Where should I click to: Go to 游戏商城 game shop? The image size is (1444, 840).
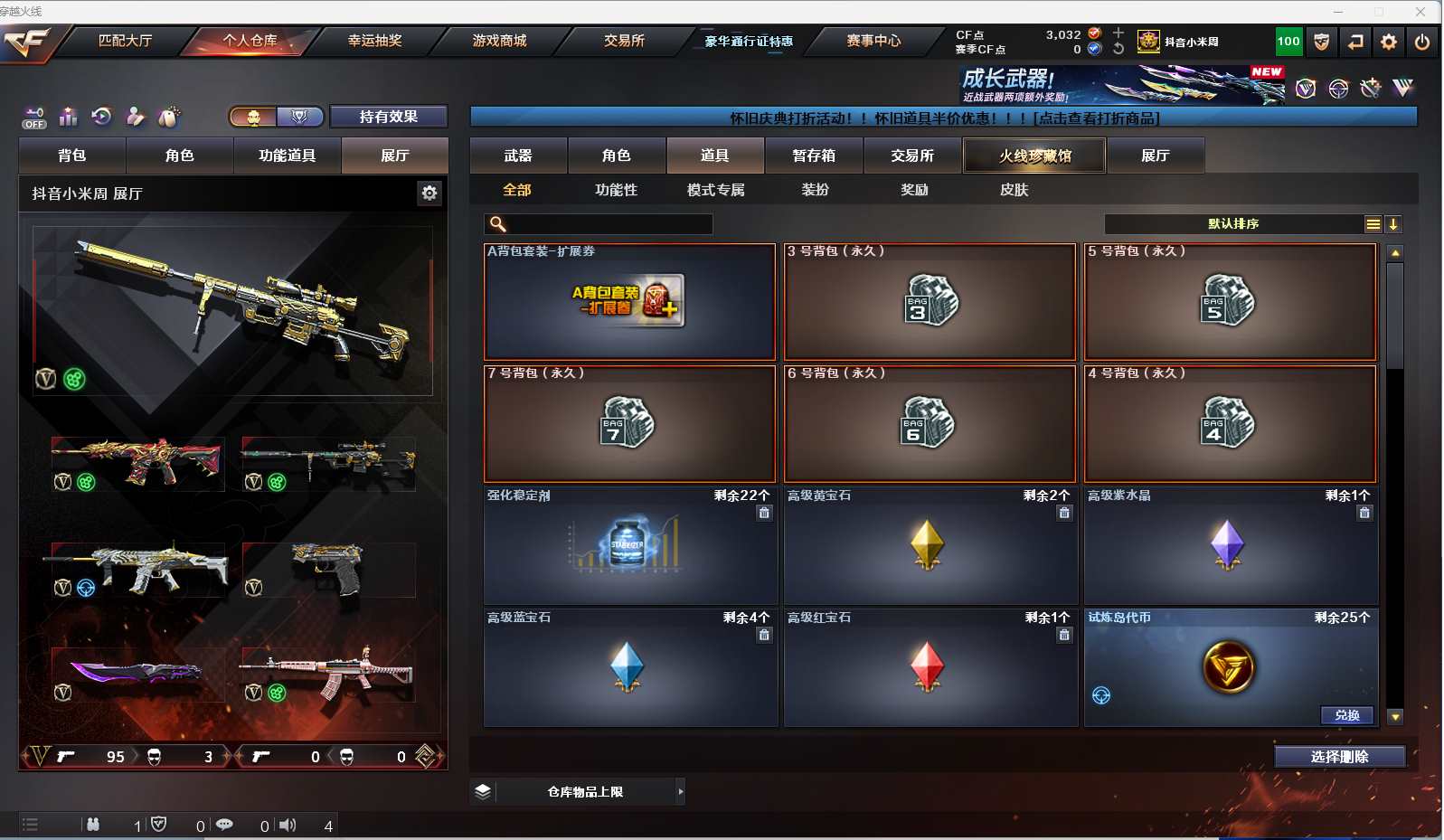point(499,41)
